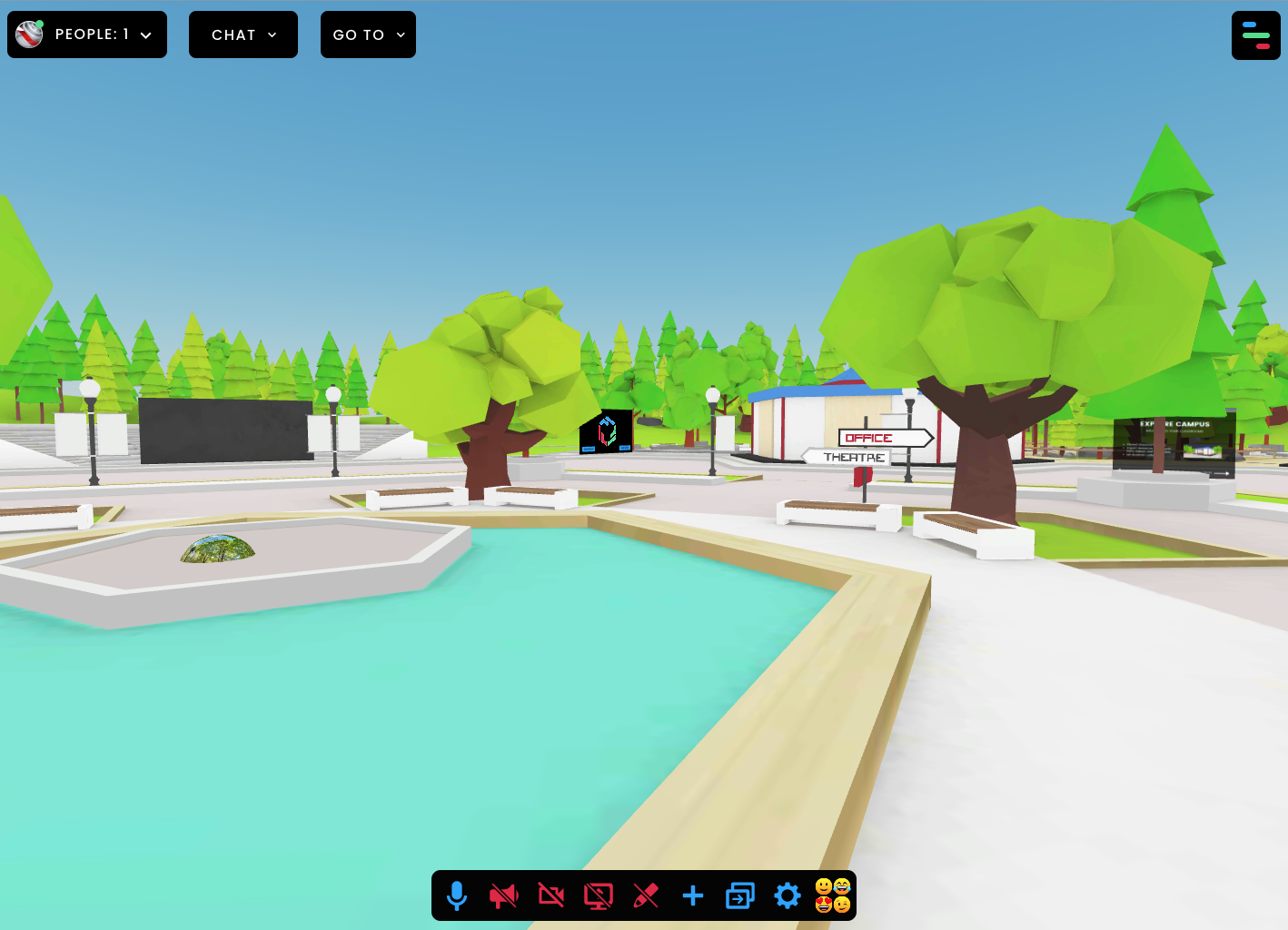Image resolution: width=1288 pixels, height=930 pixels.
Task: Open the People dropdown
Action: (x=87, y=35)
